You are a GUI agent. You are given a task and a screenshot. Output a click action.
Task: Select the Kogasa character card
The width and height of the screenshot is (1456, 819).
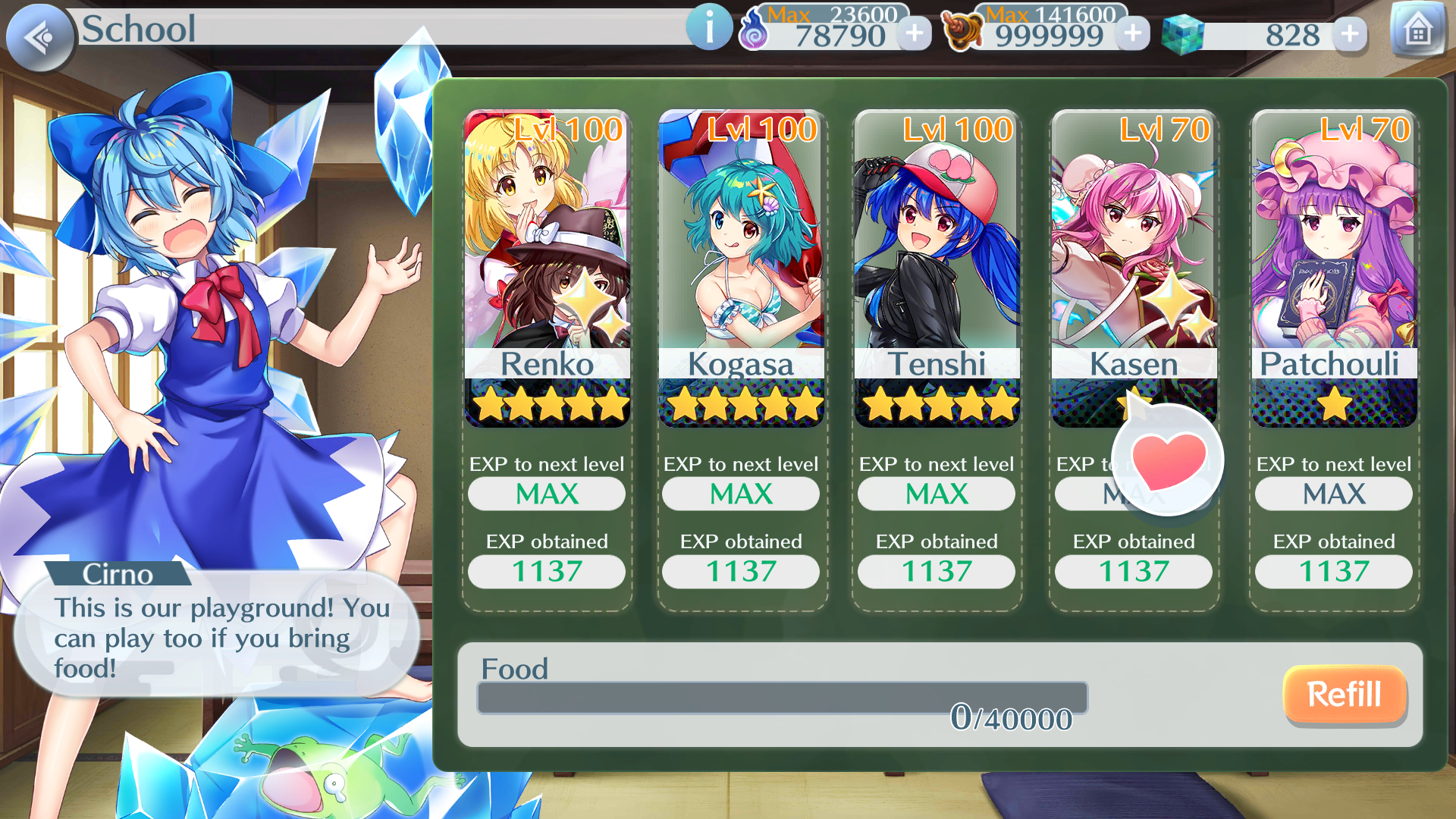coord(741,269)
